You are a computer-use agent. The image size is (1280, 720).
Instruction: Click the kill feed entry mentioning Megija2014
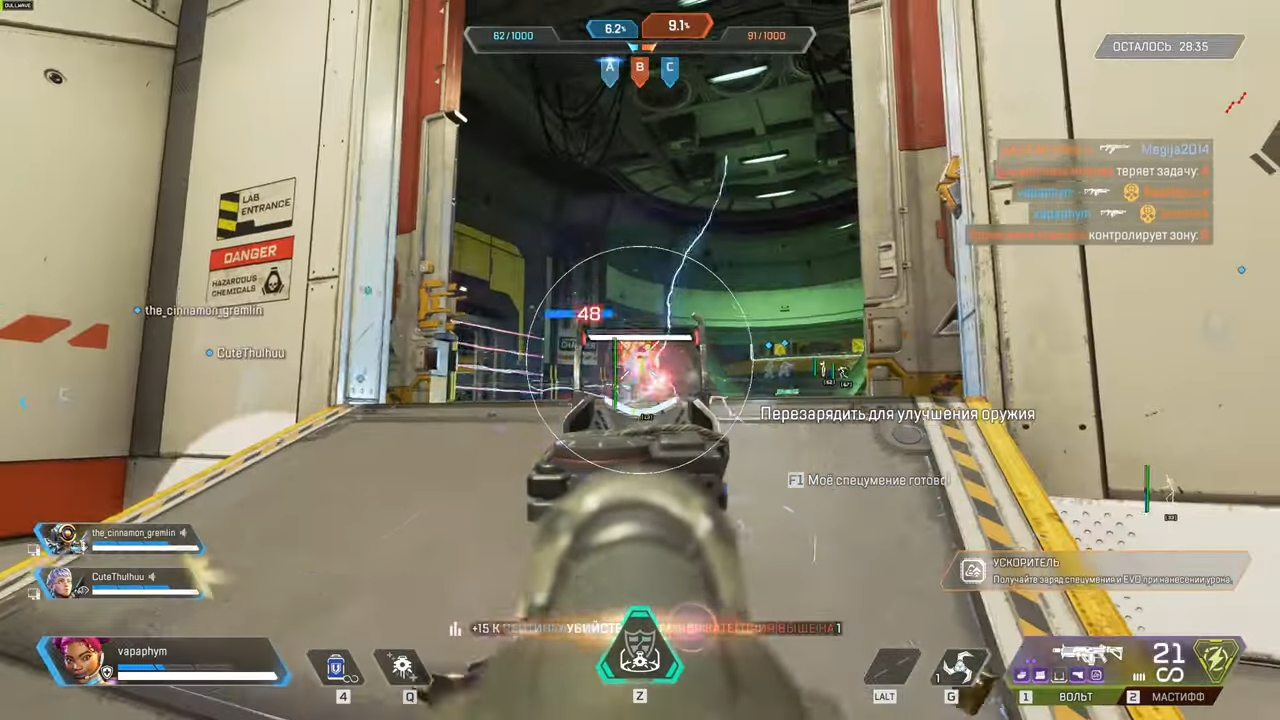coord(1100,150)
